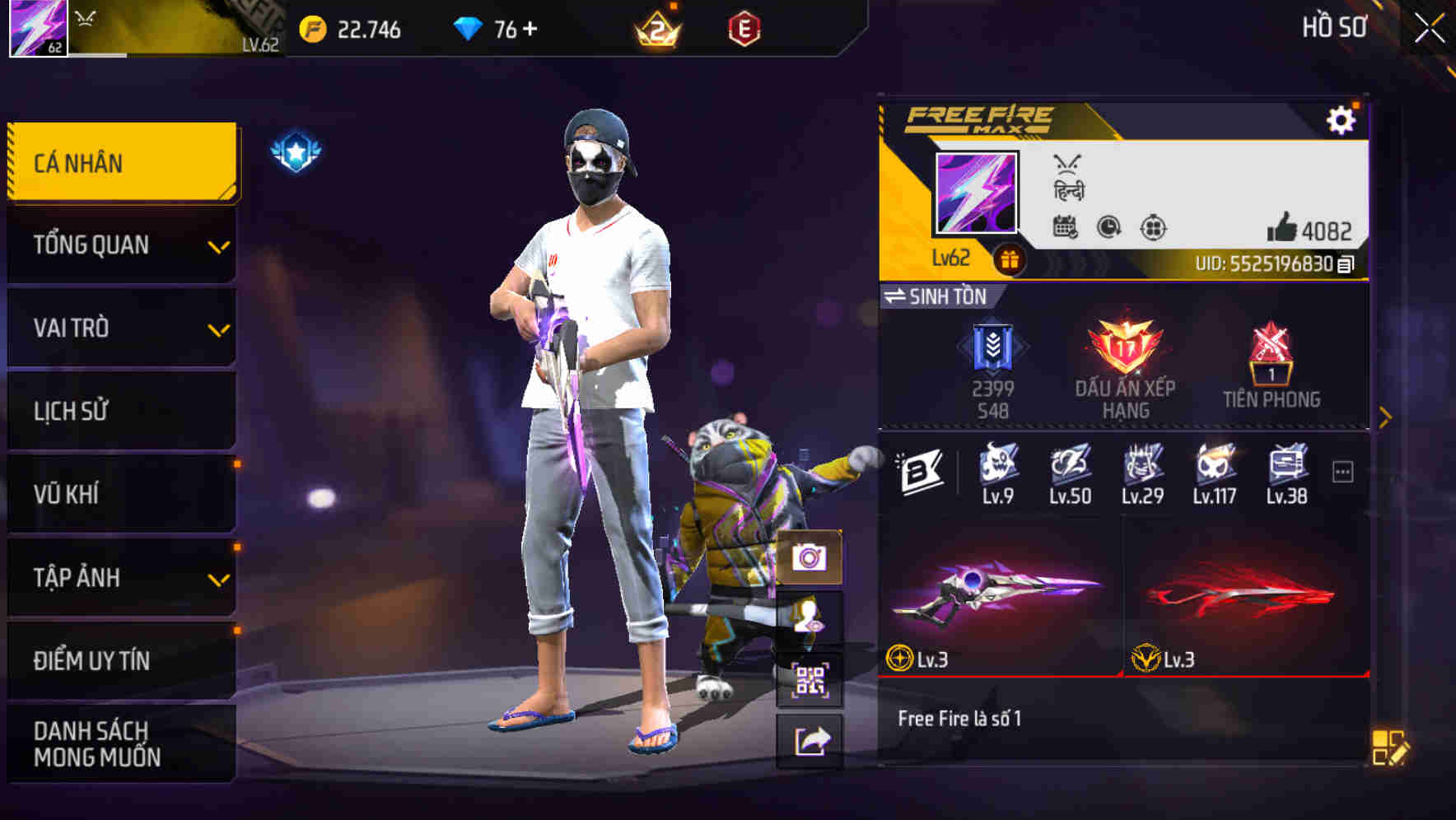
Task: Open the profile card settings gear
Action: (x=1342, y=119)
